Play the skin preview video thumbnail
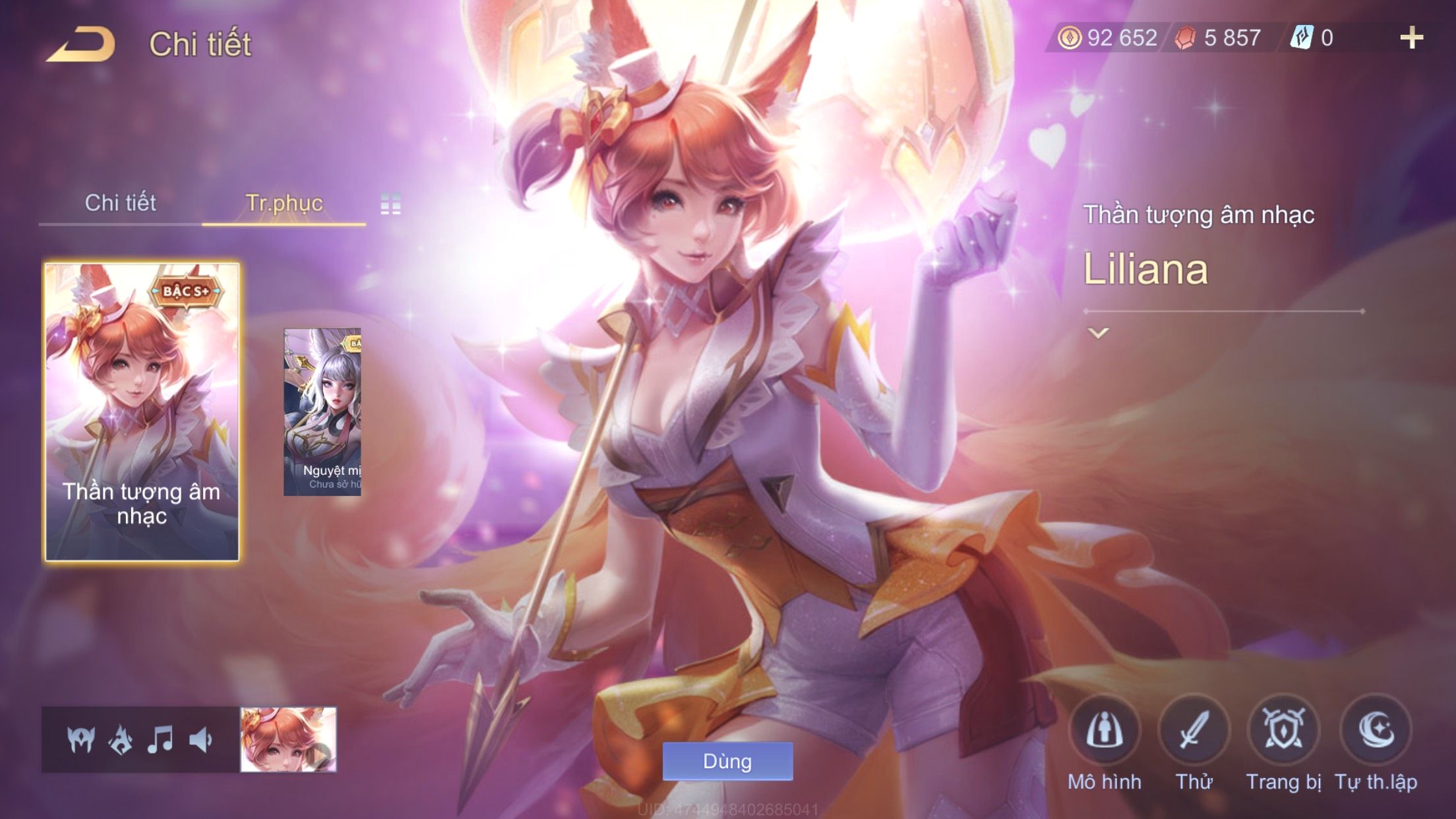The width and height of the screenshot is (1456, 819). coord(289,739)
